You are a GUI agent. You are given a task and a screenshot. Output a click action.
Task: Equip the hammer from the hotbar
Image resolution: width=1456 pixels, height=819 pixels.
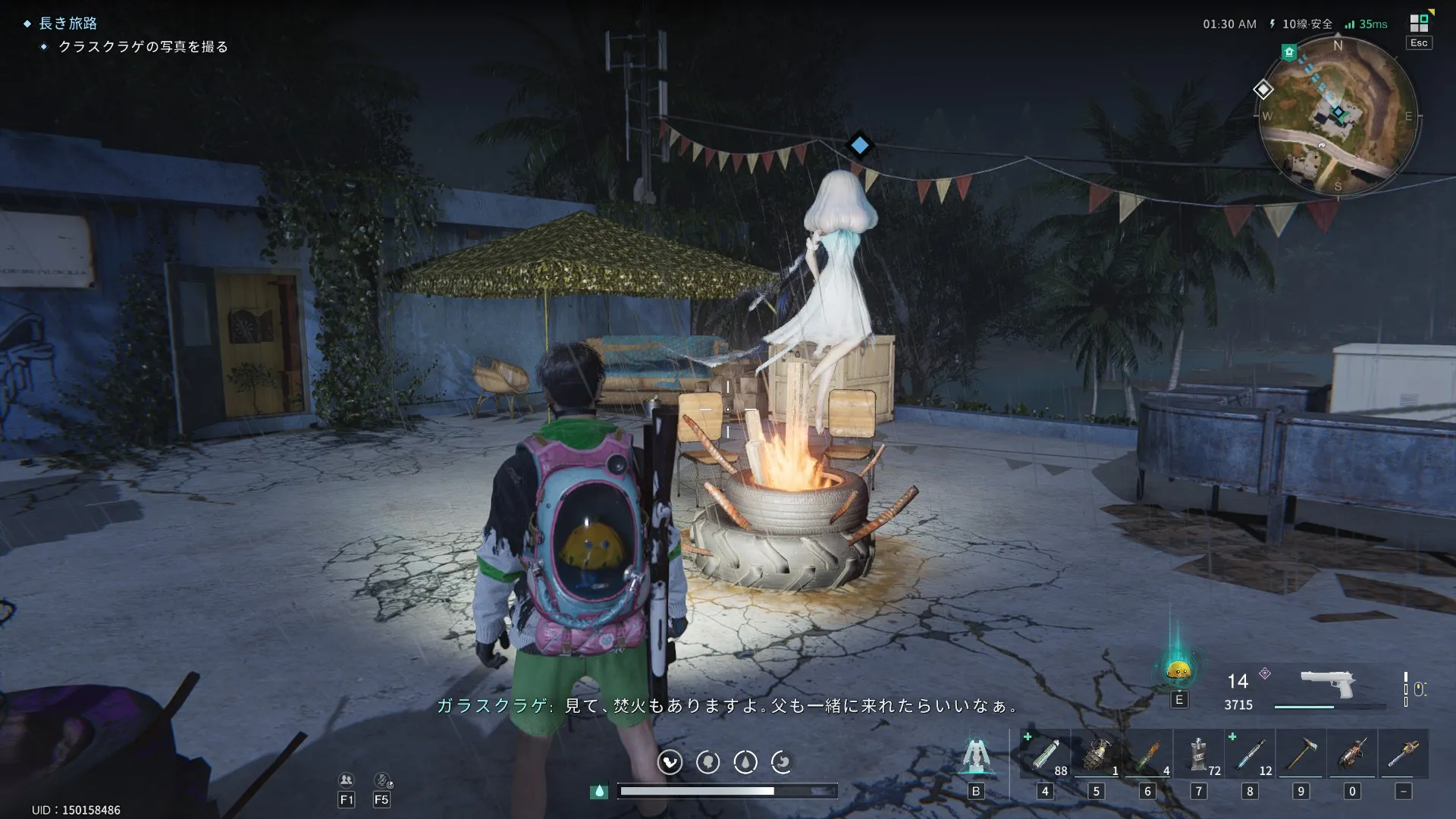1301,755
